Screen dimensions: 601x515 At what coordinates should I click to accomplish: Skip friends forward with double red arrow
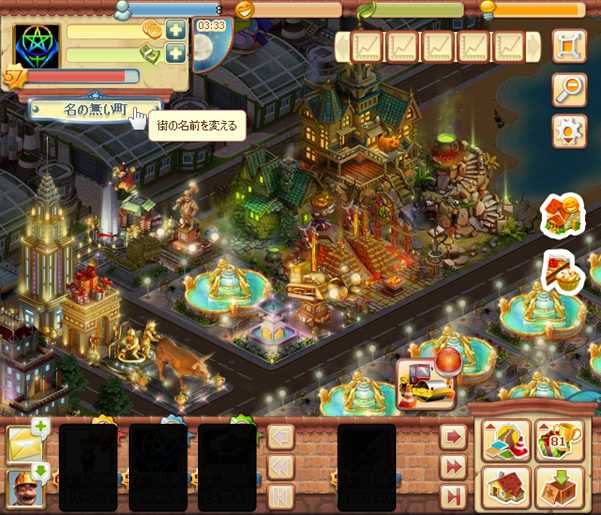pos(454,467)
